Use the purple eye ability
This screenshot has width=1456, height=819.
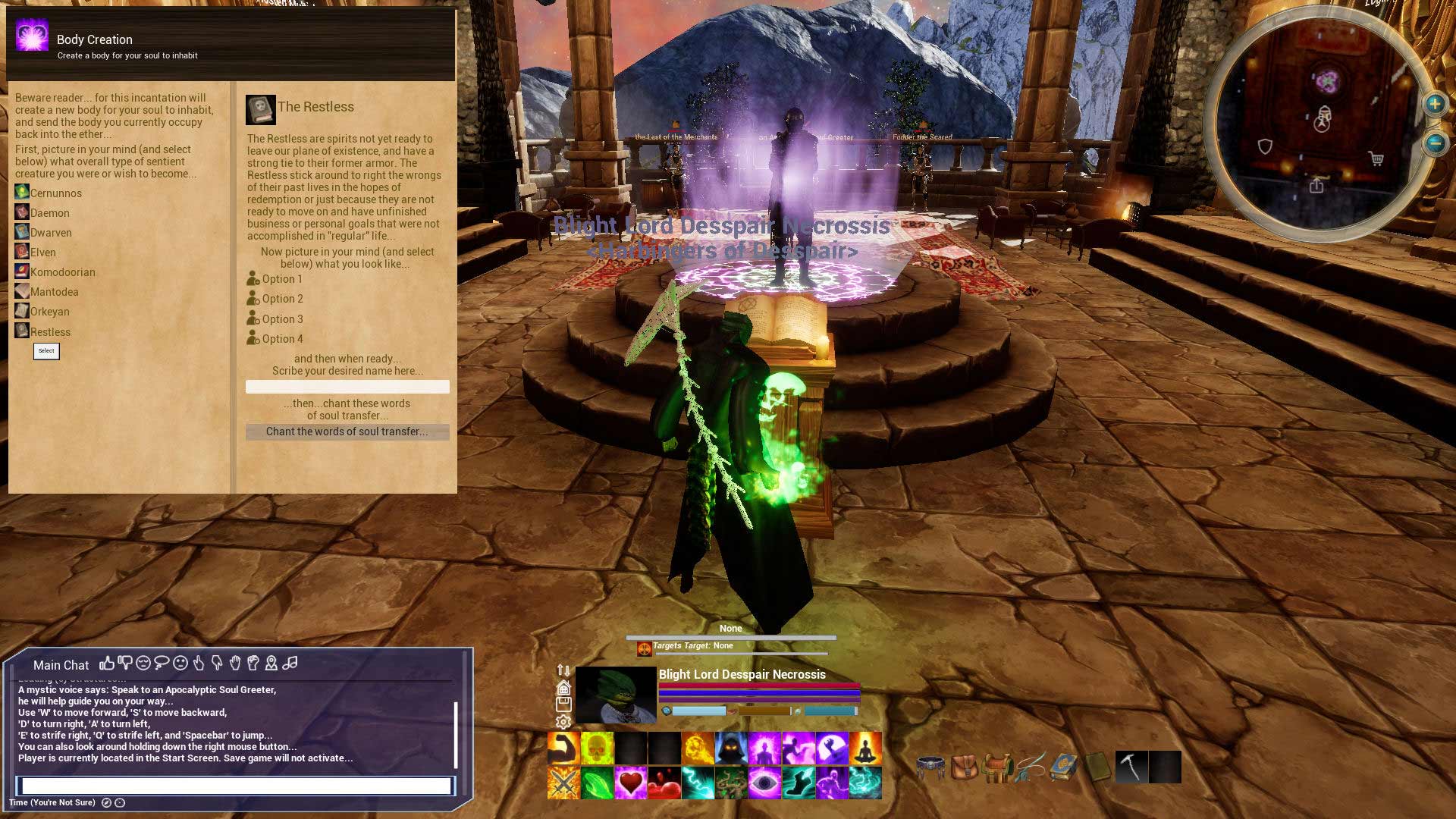764,783
